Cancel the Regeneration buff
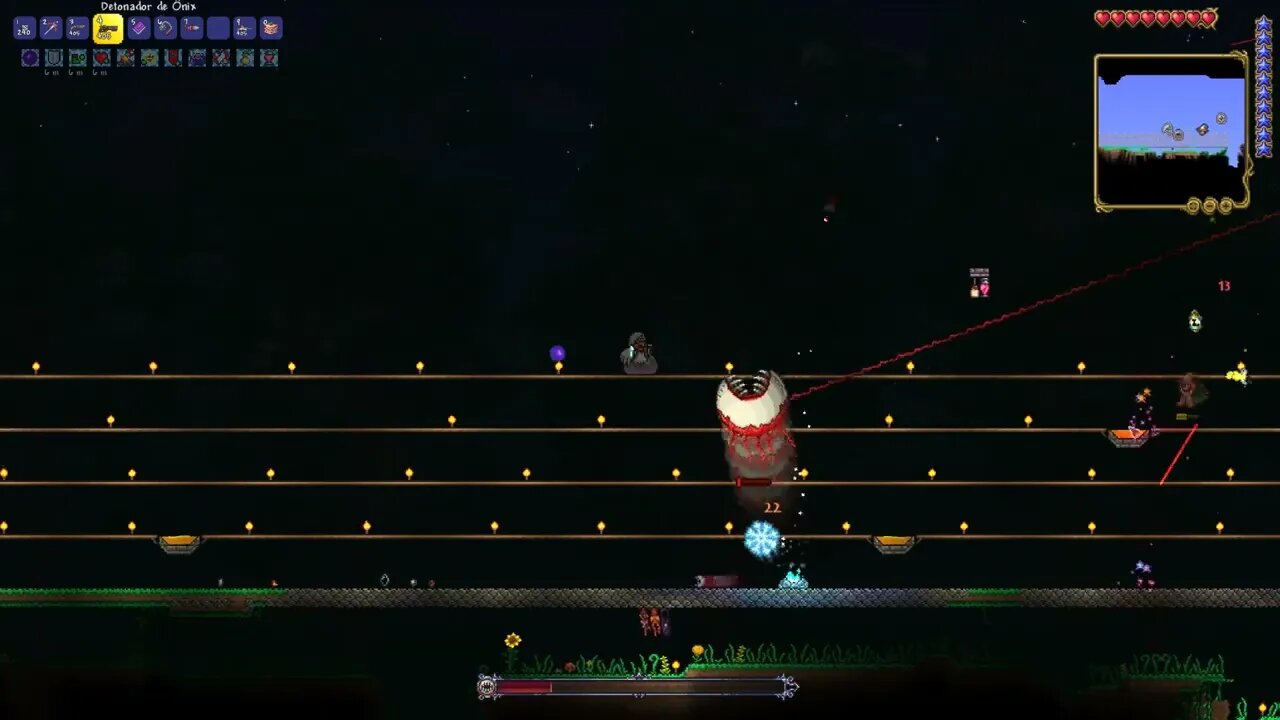 pyautogui.click(x=77, y=58)
